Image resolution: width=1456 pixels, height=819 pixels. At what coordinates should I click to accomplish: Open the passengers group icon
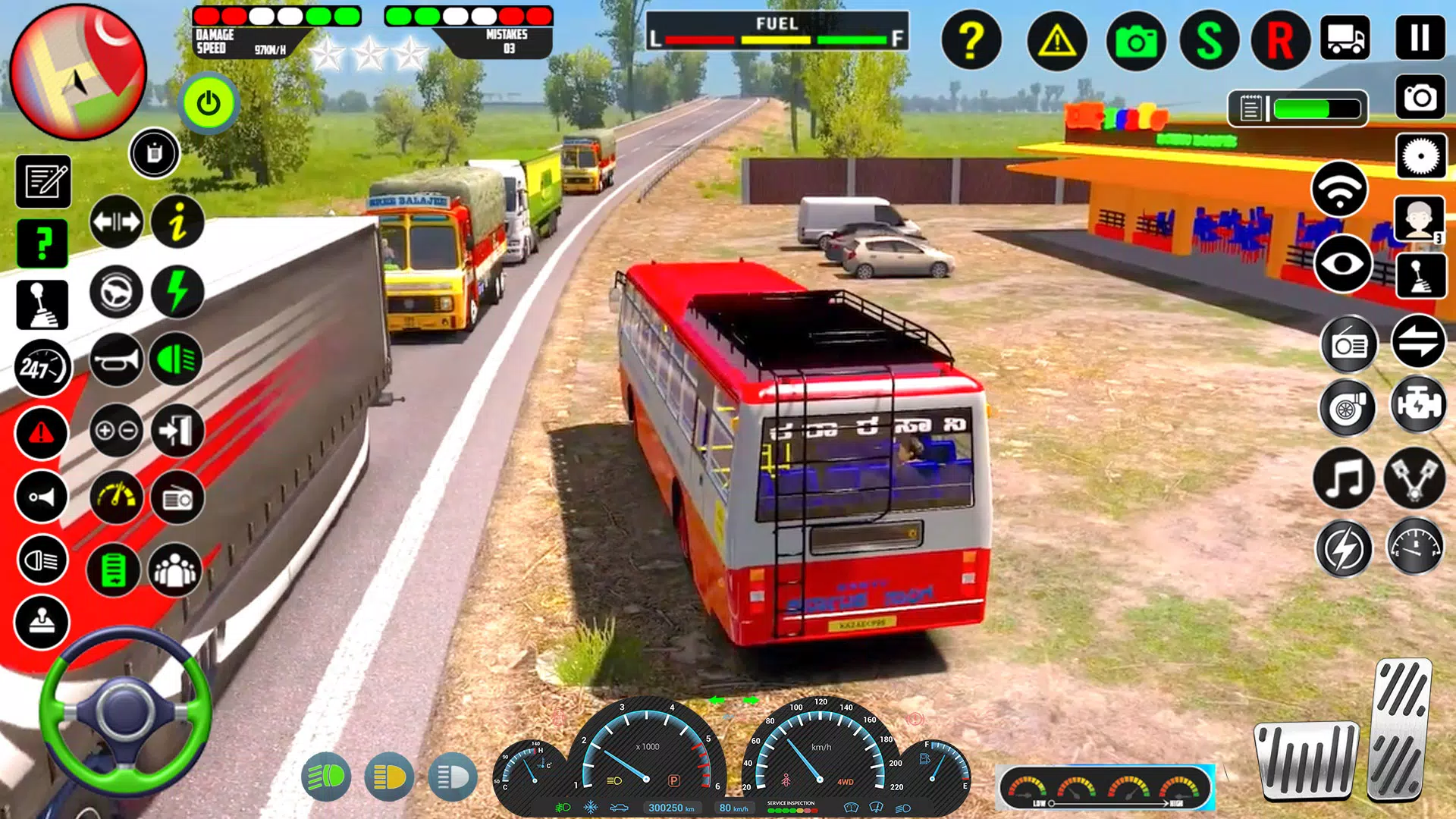click(175, 570)
